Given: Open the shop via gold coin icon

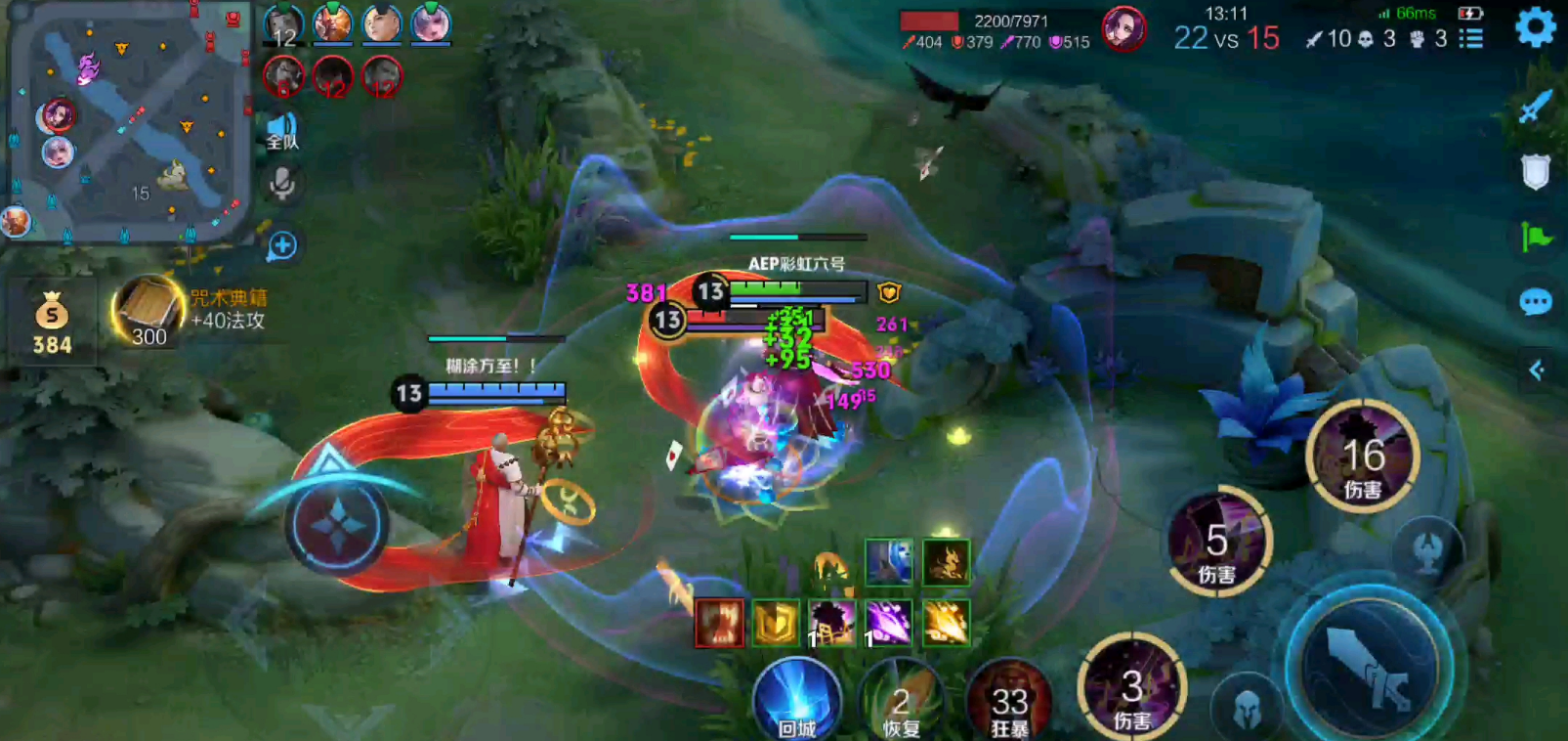Looking at the screenshot, I should click(x=51, y=323).
